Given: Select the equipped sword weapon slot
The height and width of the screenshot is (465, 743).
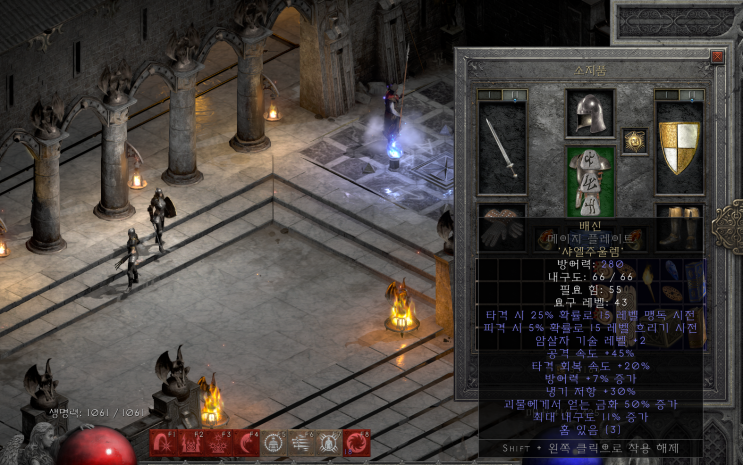Looking at the screenshot, I should pyautogui.click(x=502, y=147).
